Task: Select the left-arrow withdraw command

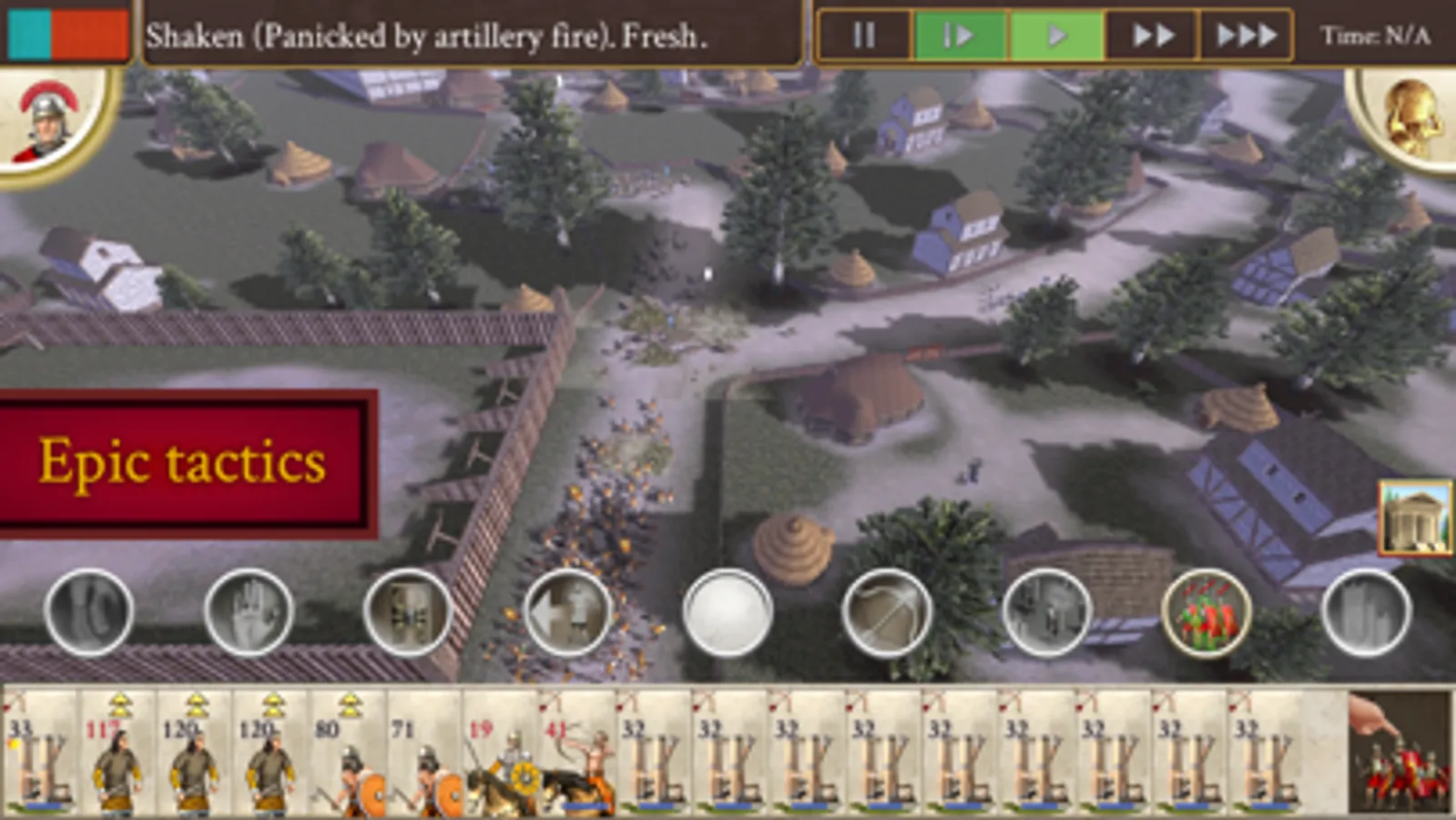Action: tap(566, 612)
